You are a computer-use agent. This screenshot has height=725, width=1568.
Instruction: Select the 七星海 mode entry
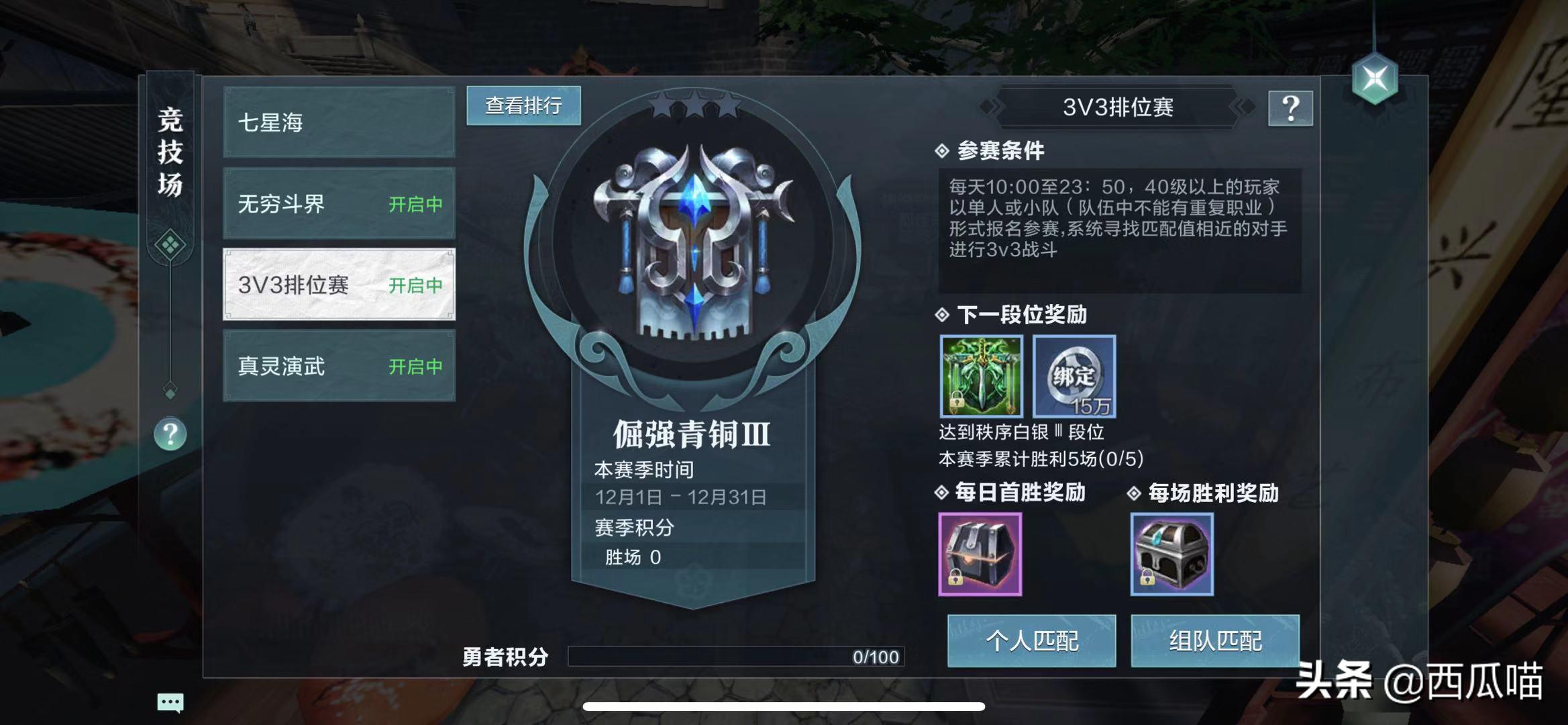(339, 123)
